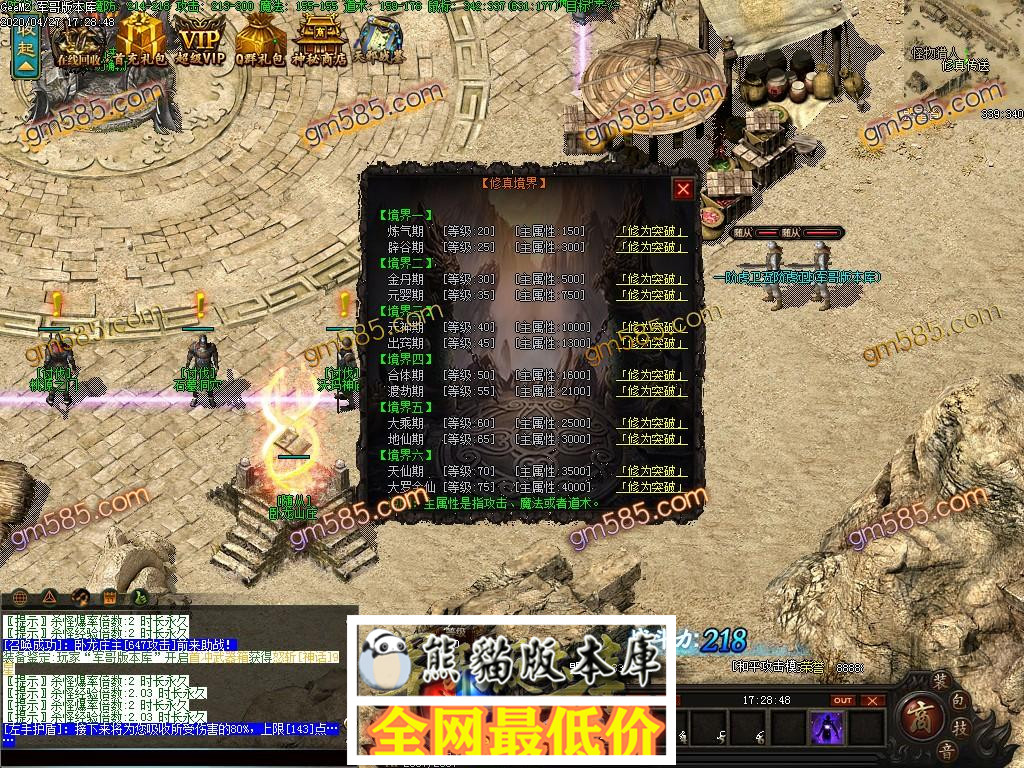Viewport: 1024px width, 768px height.
Task: Collapse the top icon bar with 收起
Action: click(x=25, y=48)
